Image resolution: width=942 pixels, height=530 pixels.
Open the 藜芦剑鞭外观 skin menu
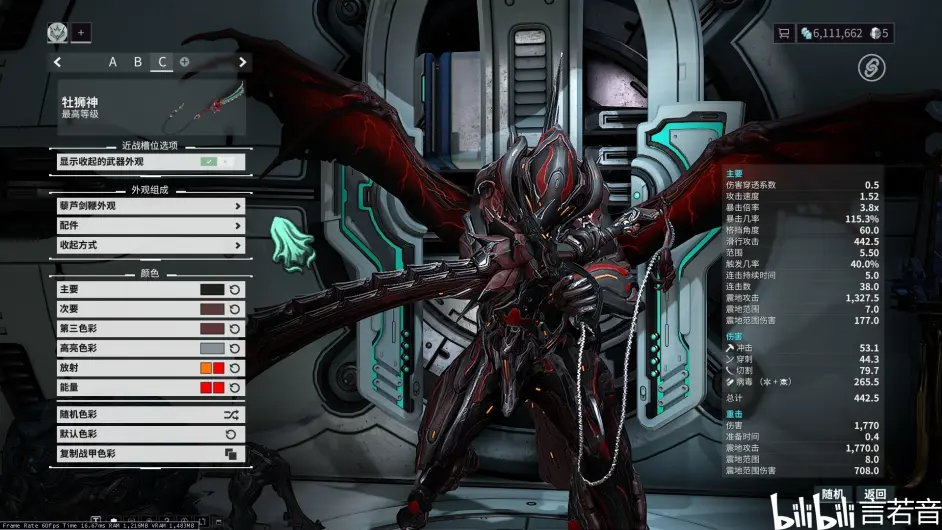[x=150, y=206]
